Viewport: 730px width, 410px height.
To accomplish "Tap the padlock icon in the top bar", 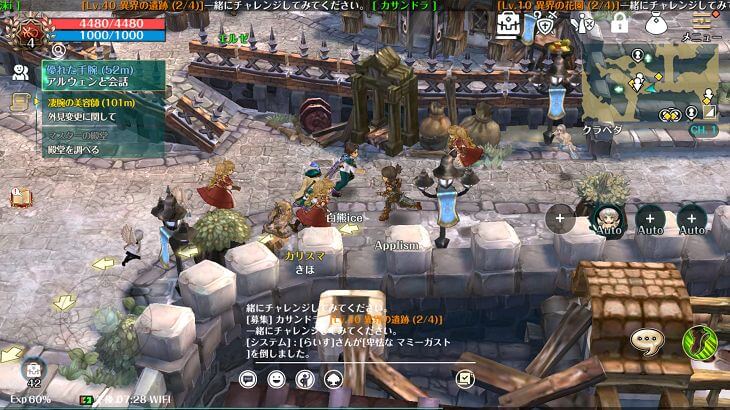I will point(619,24).
